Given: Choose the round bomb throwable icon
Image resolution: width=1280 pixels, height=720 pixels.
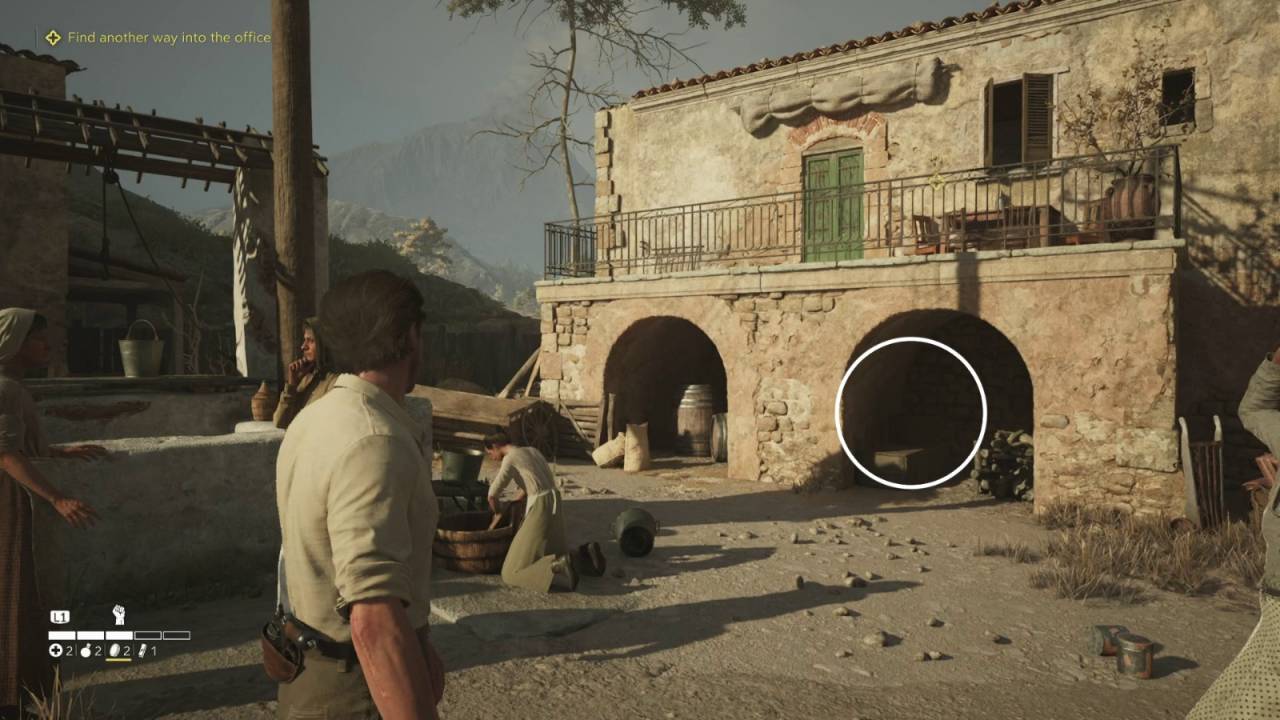Looking at the screenshot, I should (x=85, y=651).
